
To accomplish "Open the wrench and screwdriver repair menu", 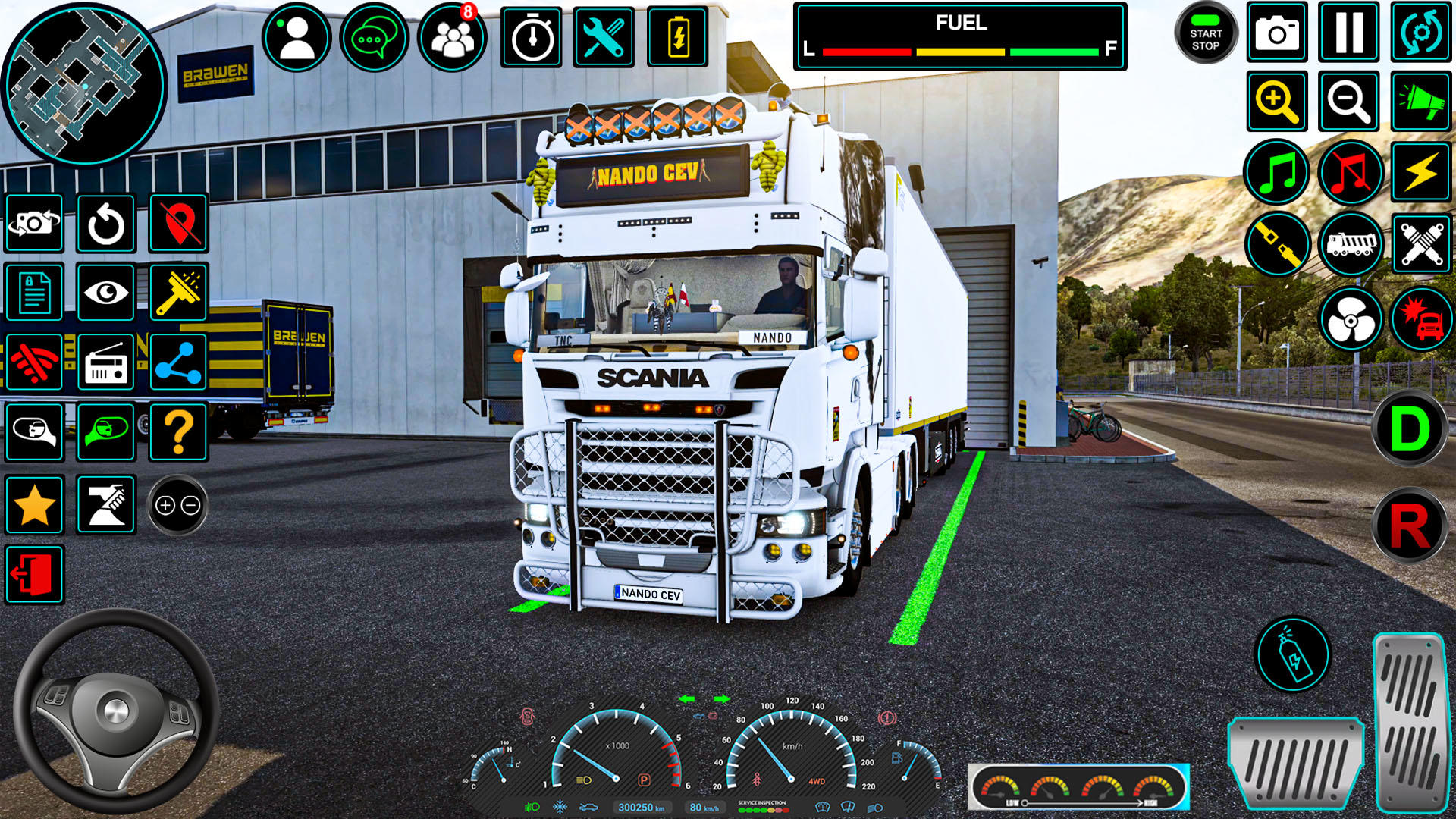I will tap(604, 37).
